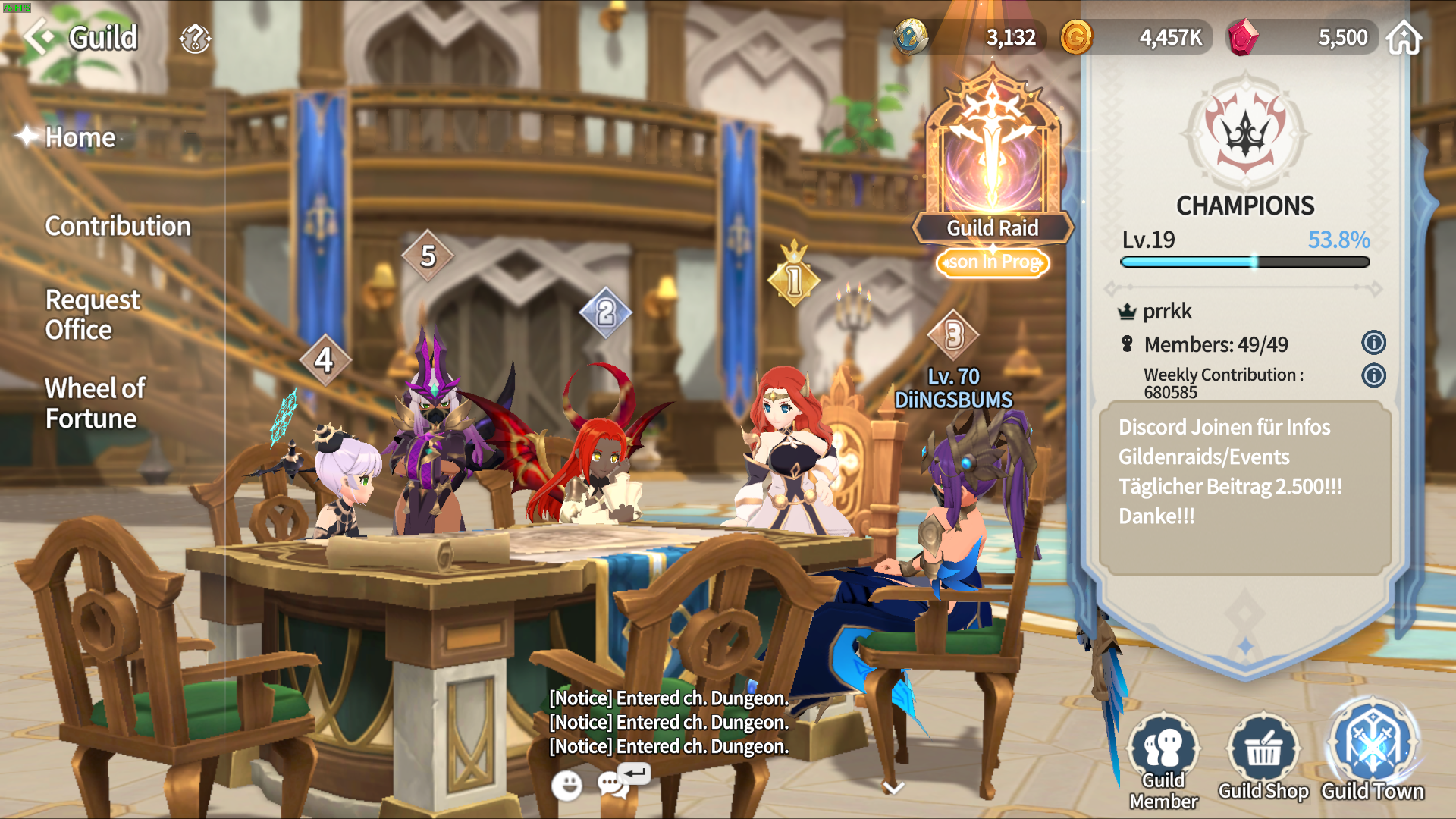Screen dimensions: 1456x819
Task: Read the guild notice message box
Action: click(x=1244, y=487)
